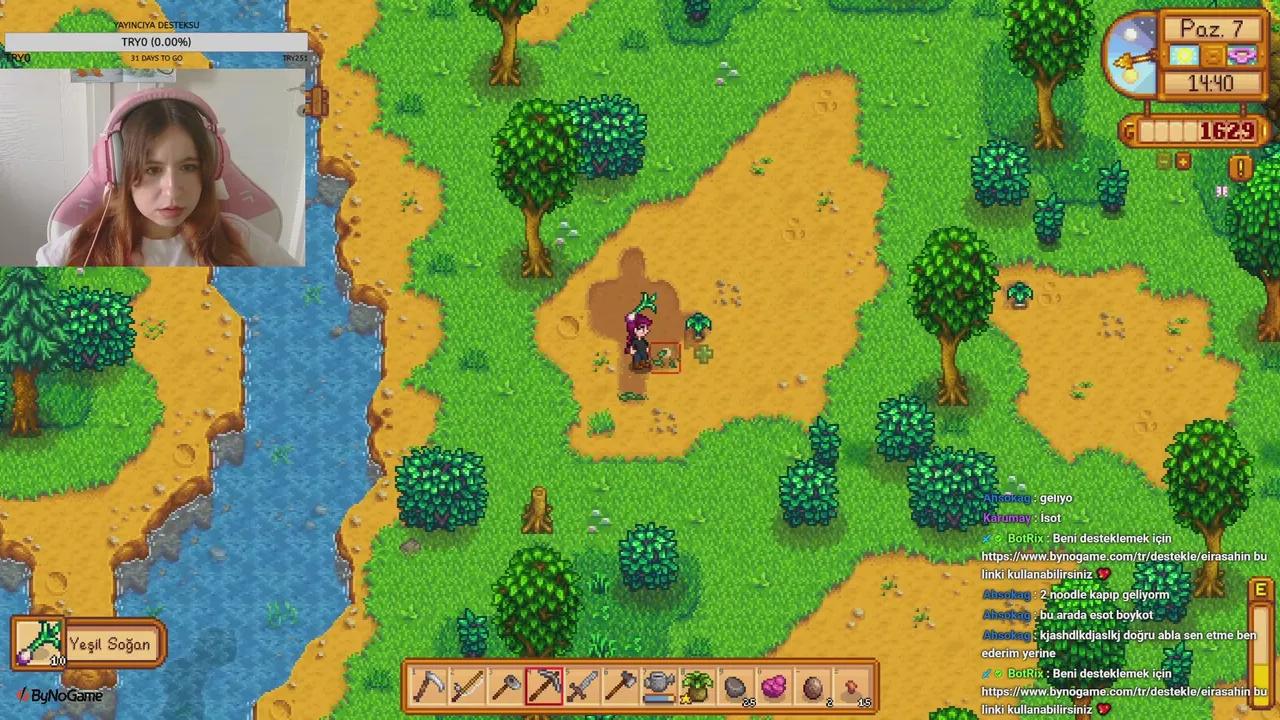
Task: Open the journal with the exclamation icon
Action: coord(1240,168)
